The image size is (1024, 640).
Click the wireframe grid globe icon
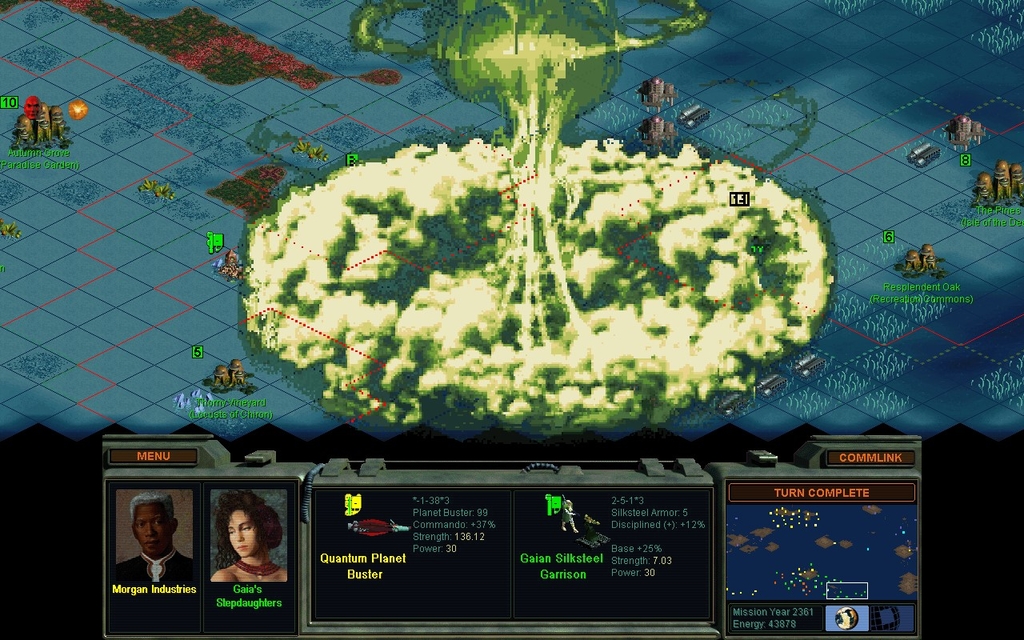[892, 618]
